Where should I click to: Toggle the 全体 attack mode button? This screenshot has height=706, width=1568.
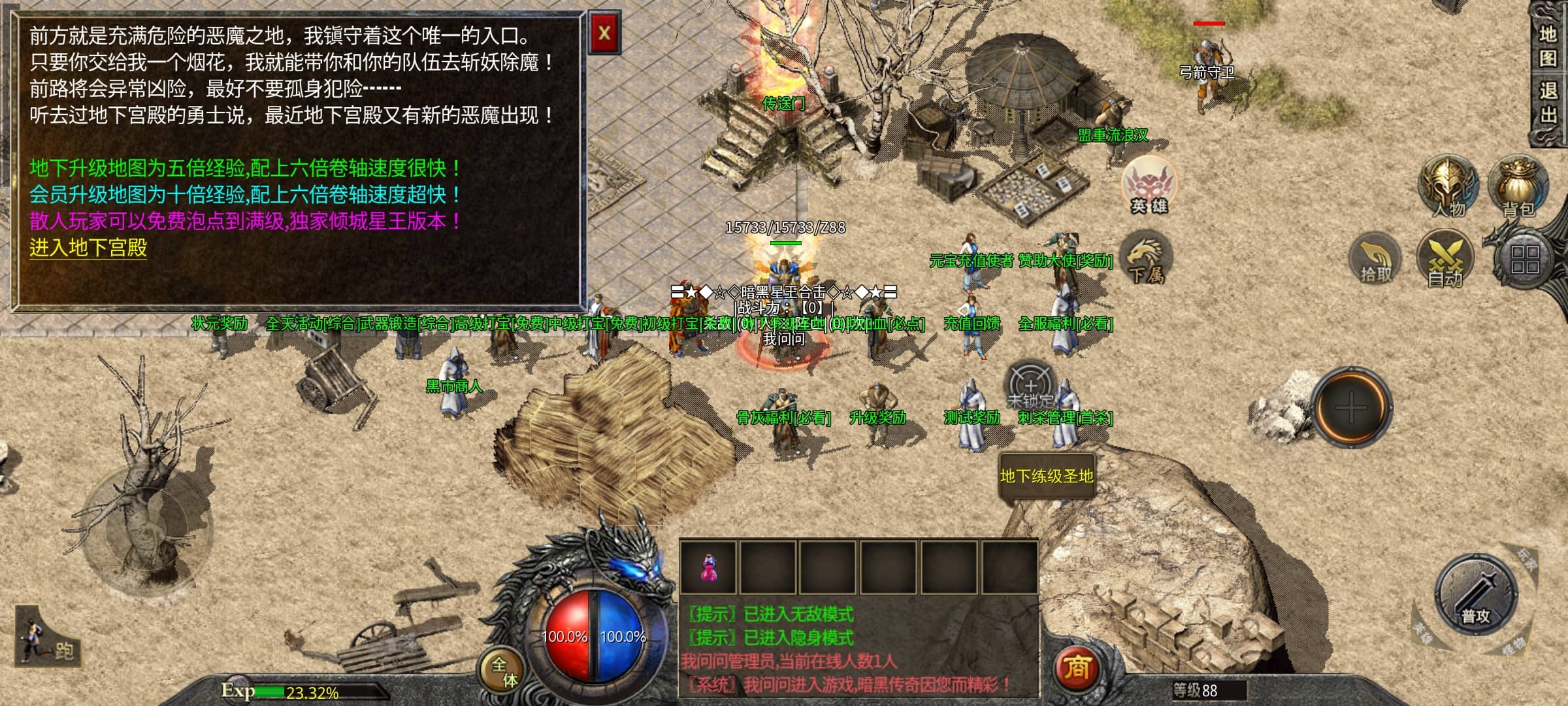(504, 672)
